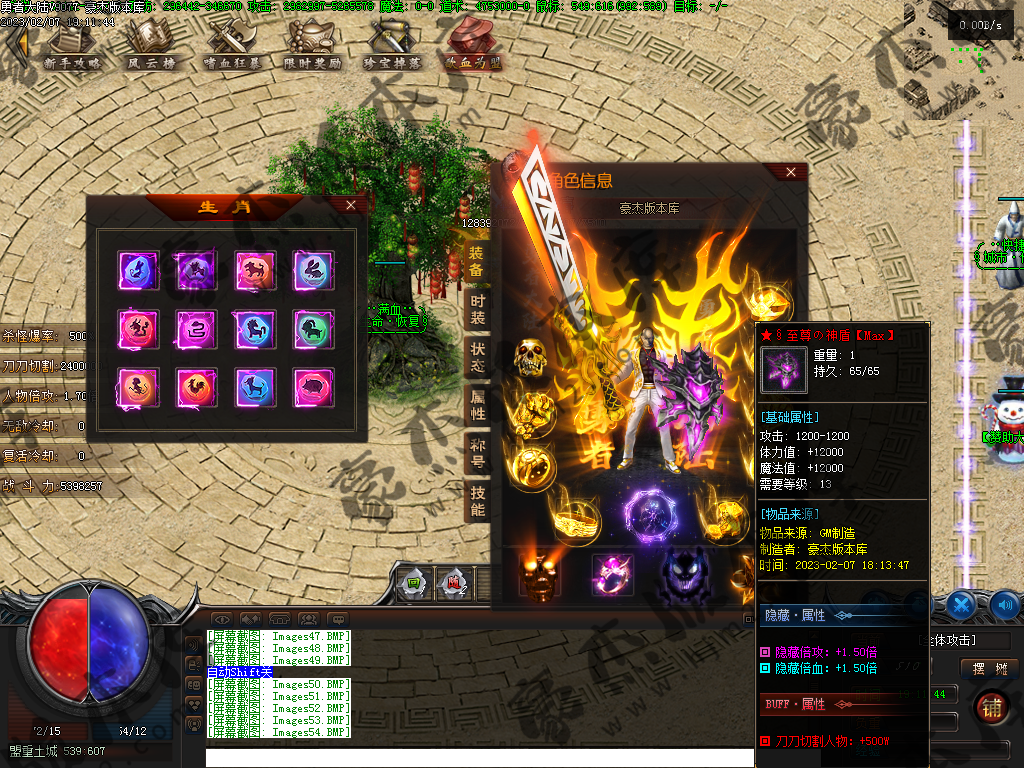The image size is (1024, 768).
Task: Close the 角色信息 character panel
Action: (791, 172)
